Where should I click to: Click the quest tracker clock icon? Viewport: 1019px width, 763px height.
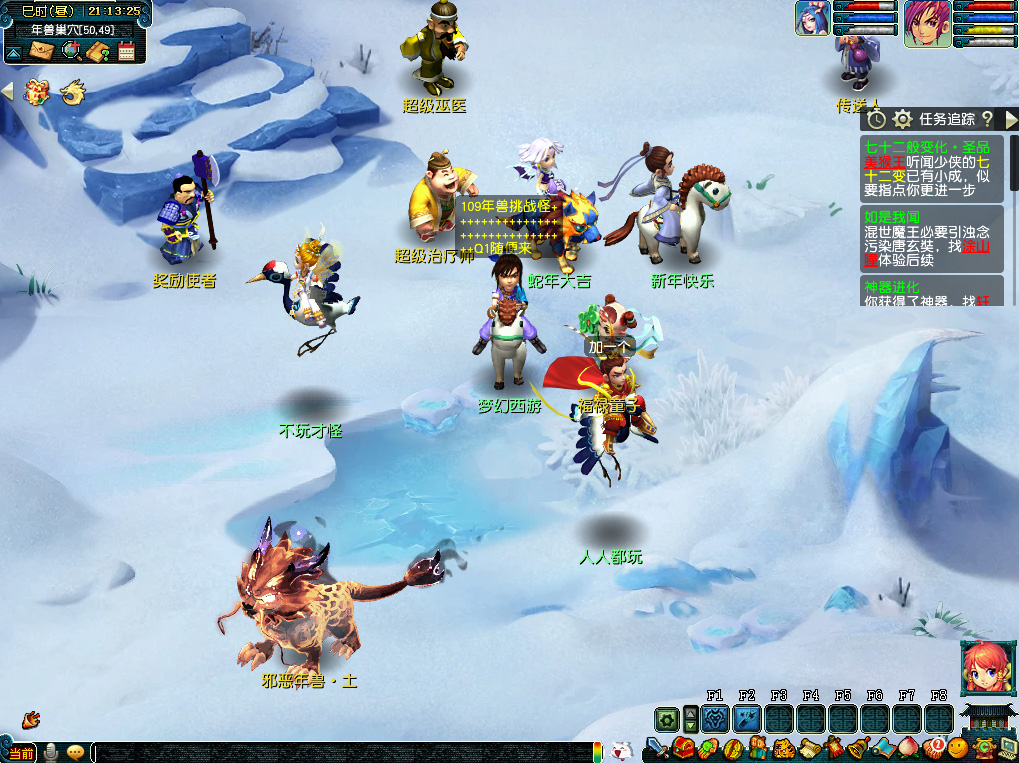876,119
